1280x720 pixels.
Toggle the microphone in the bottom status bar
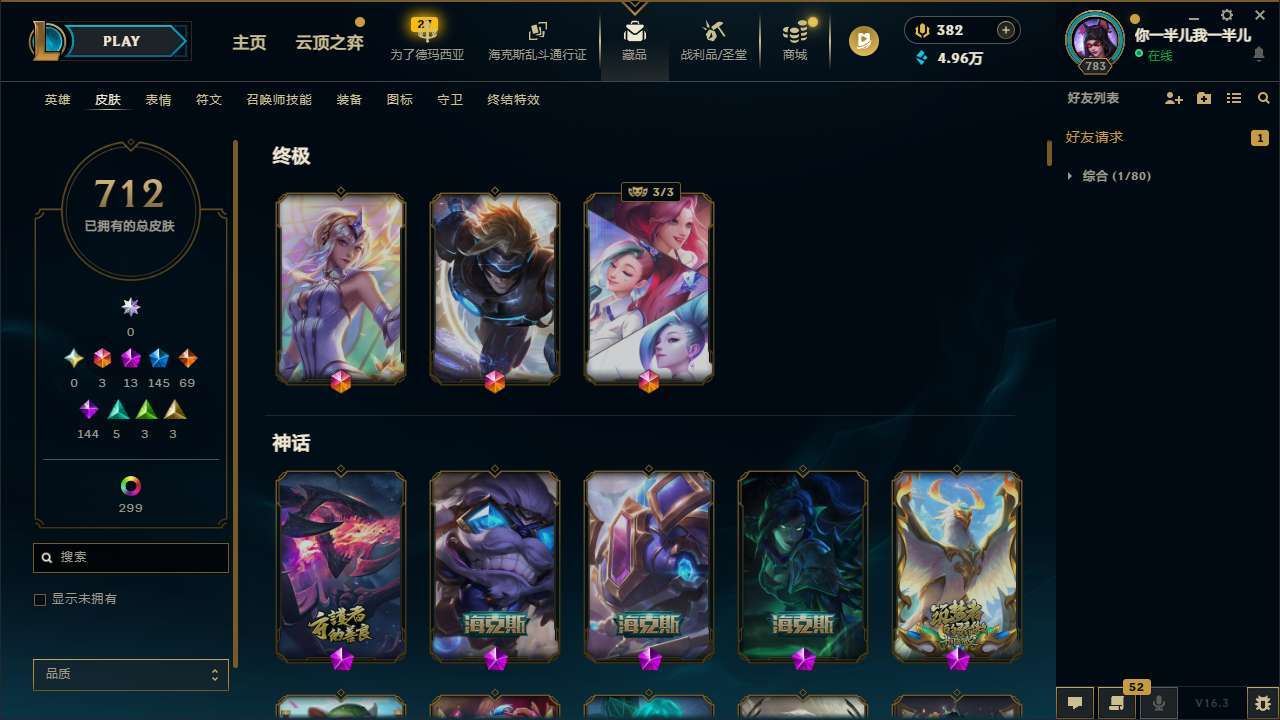pyautogui.click(x=1159, y=703)
